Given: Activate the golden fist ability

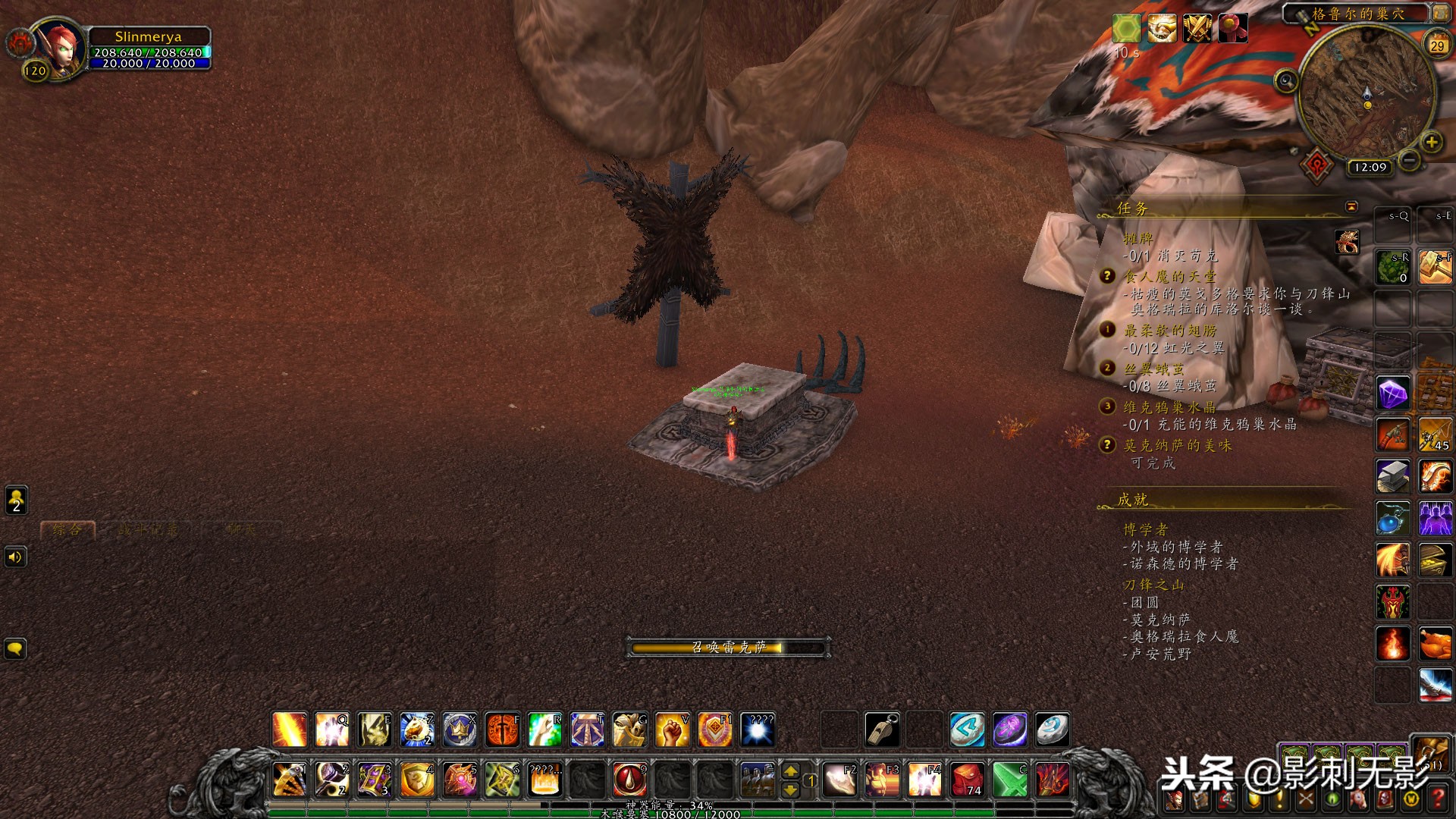Looking at the screenshot, I should (672, 730).
